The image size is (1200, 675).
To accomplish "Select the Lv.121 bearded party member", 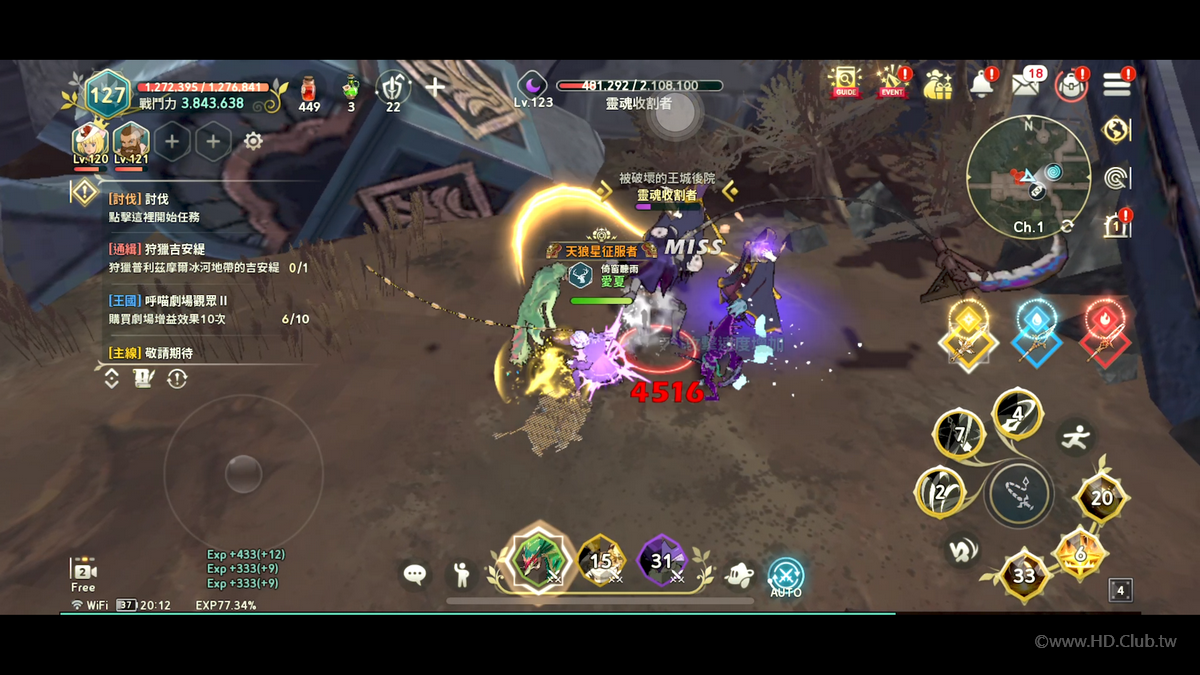I will point(131,141).
